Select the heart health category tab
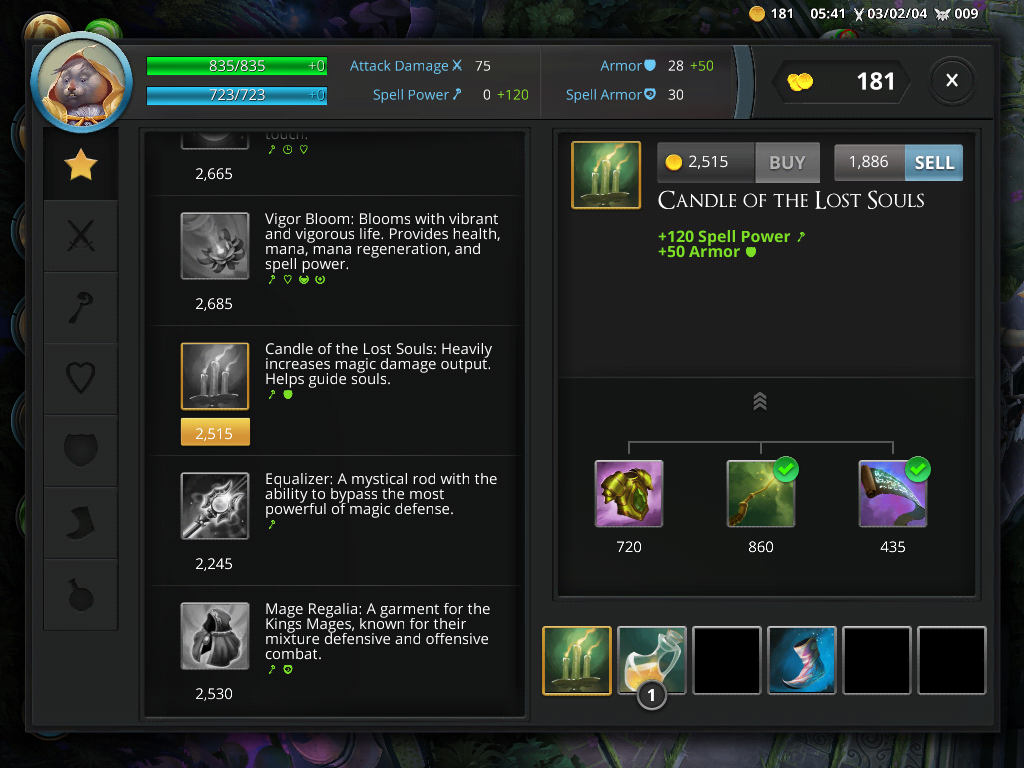This screenshot has width=1024, height=768. (x=80, y=379)
